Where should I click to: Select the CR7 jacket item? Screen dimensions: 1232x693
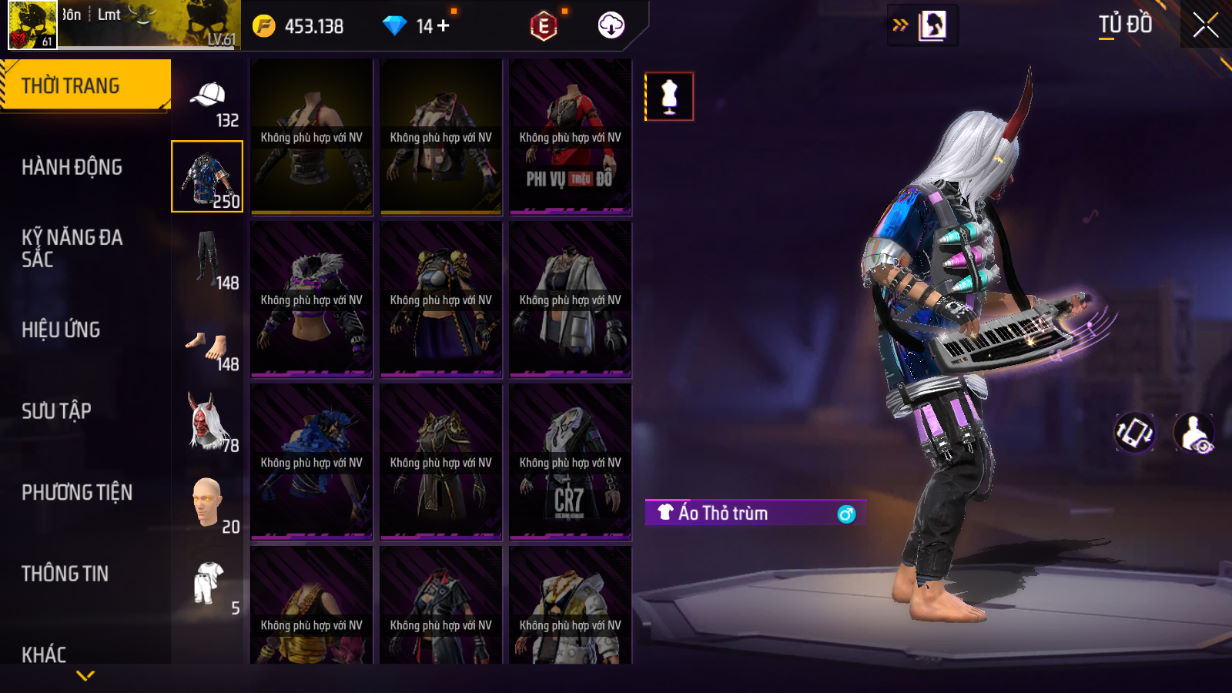570,462
